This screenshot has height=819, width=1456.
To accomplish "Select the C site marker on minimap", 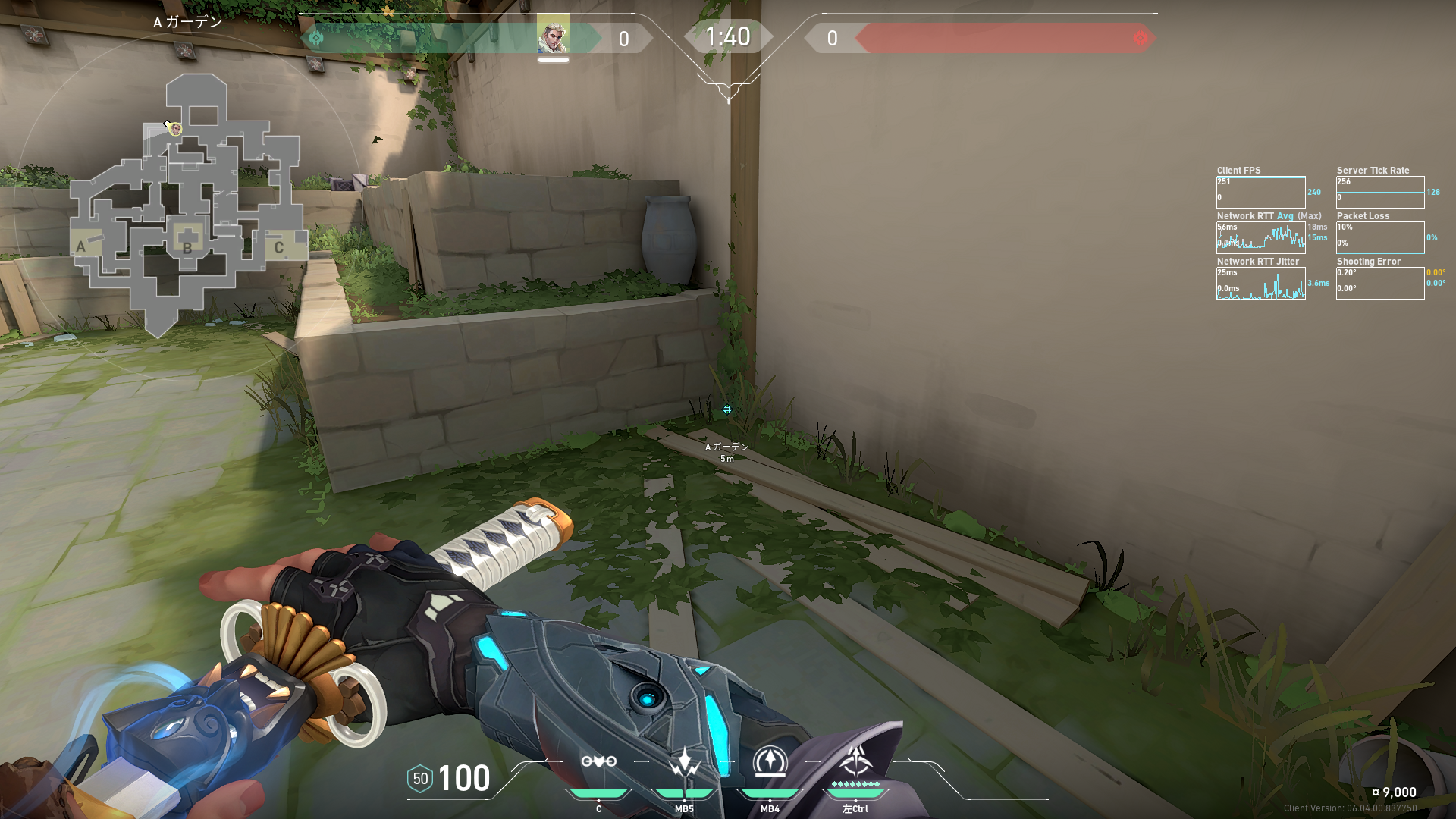I will [278, 247].
